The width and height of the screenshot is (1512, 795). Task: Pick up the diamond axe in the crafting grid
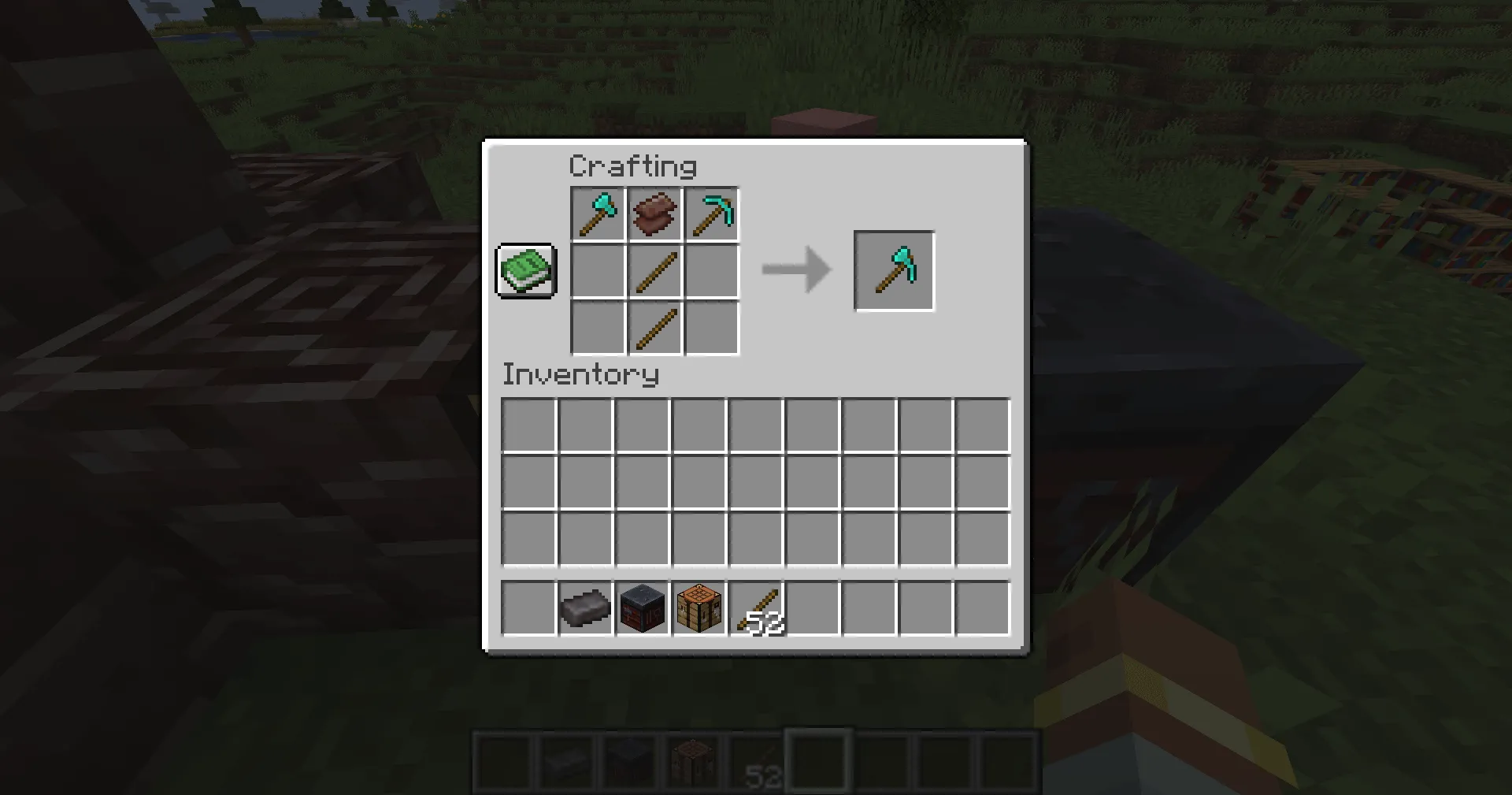tap(597, 214)
